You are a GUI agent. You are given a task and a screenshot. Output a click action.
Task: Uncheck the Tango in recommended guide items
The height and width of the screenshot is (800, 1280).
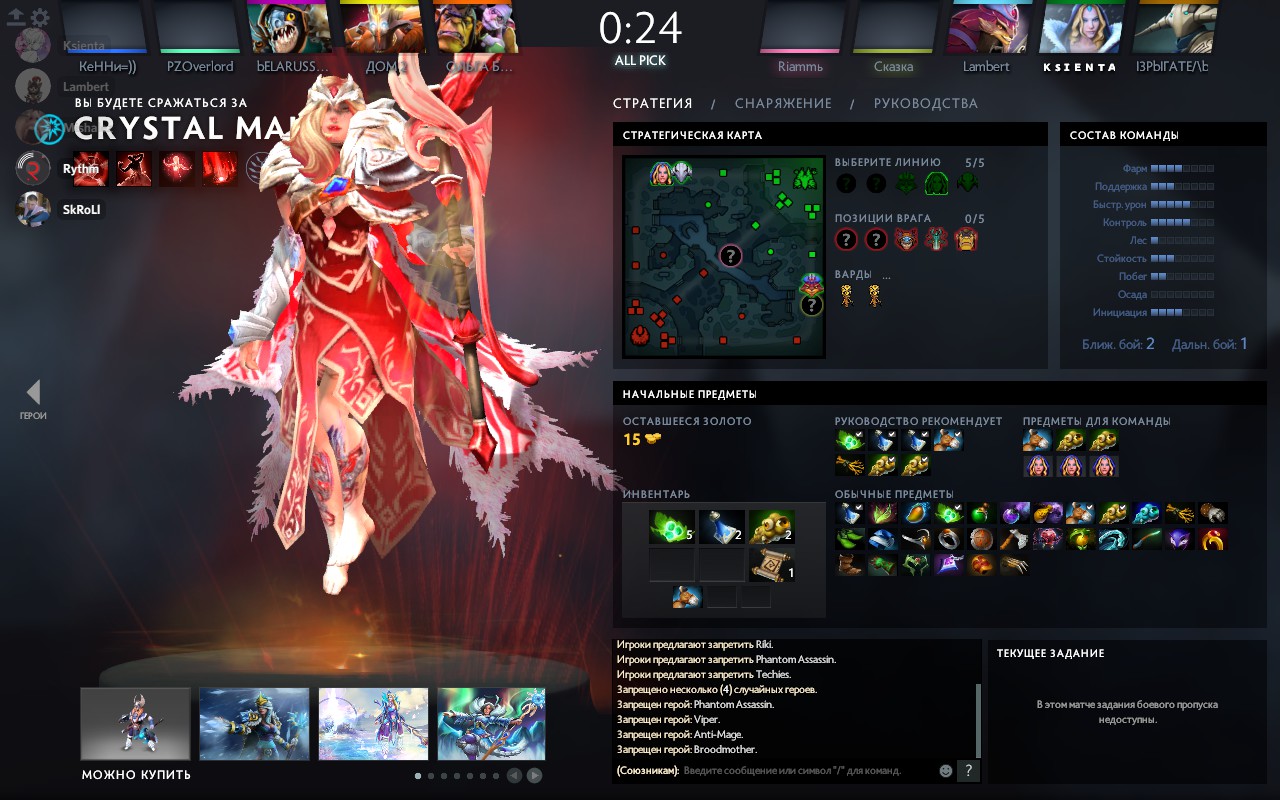(x=857, y=433)
